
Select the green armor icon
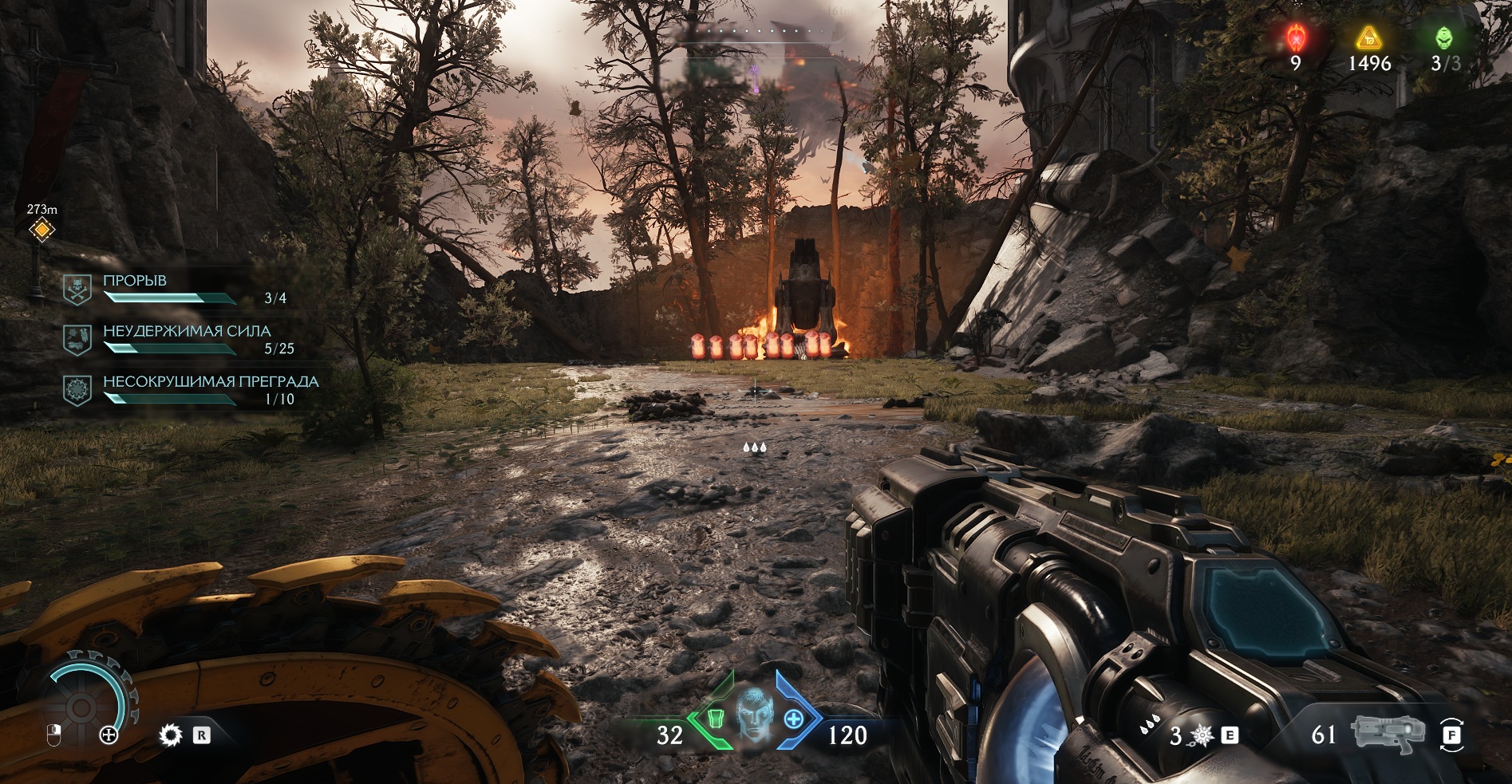coord(716,719)
